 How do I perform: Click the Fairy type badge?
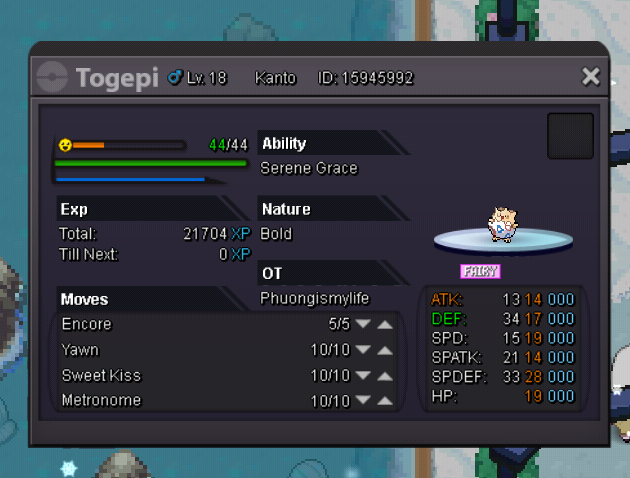pos(480,271)
